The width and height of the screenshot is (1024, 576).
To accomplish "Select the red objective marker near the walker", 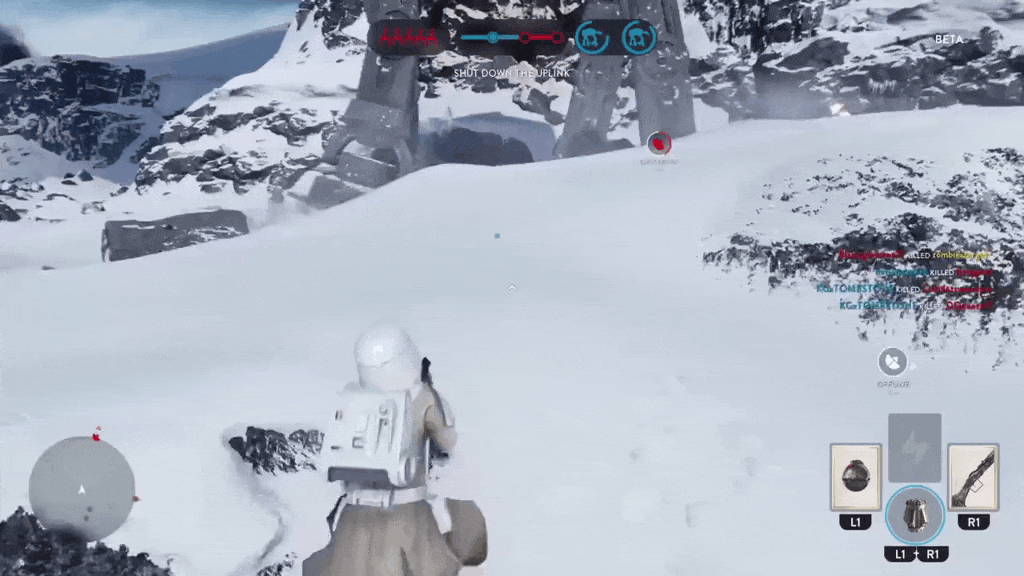I will (x=658, y=144).
